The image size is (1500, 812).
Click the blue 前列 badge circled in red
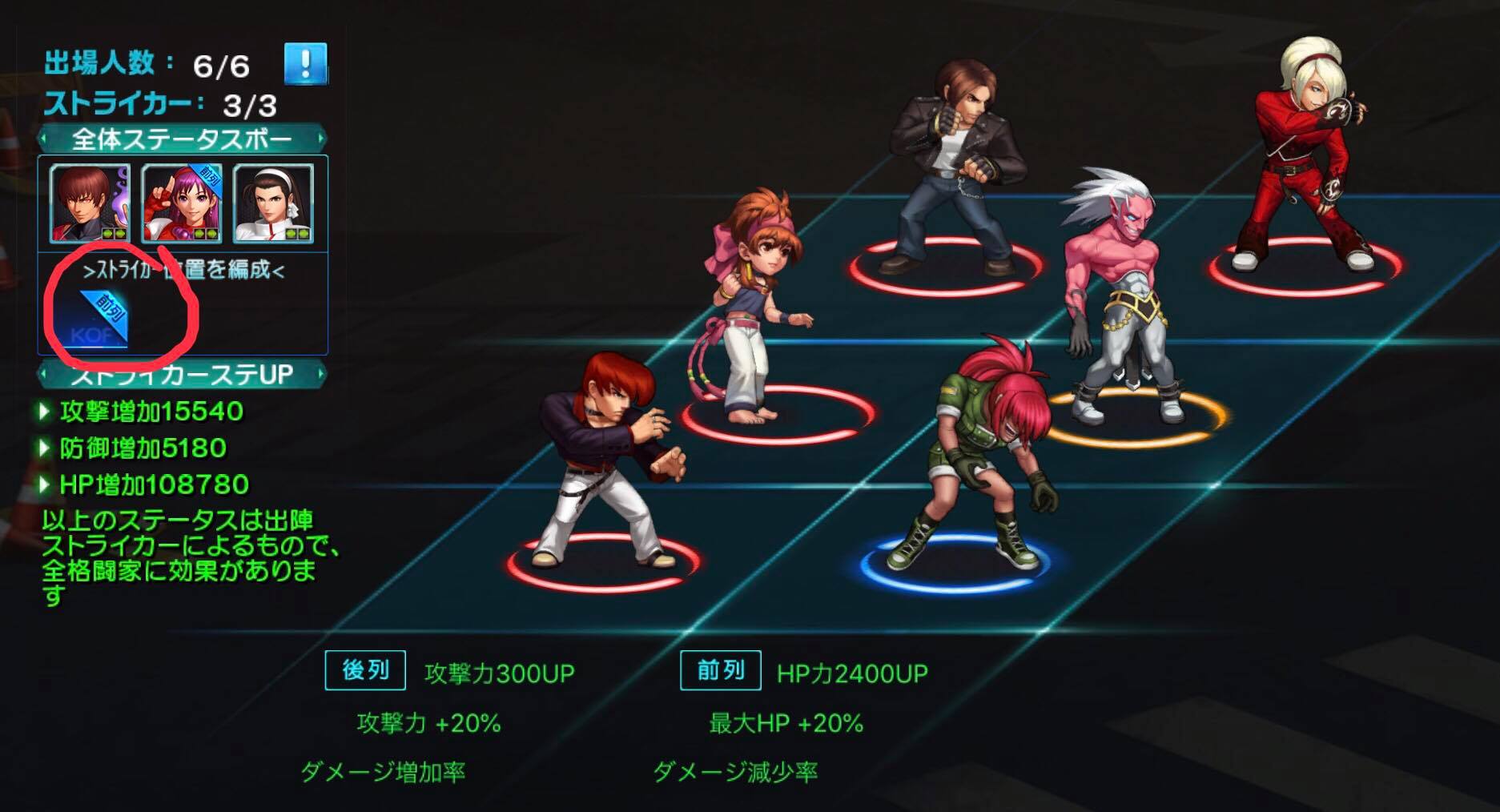(x=102, y=319)
